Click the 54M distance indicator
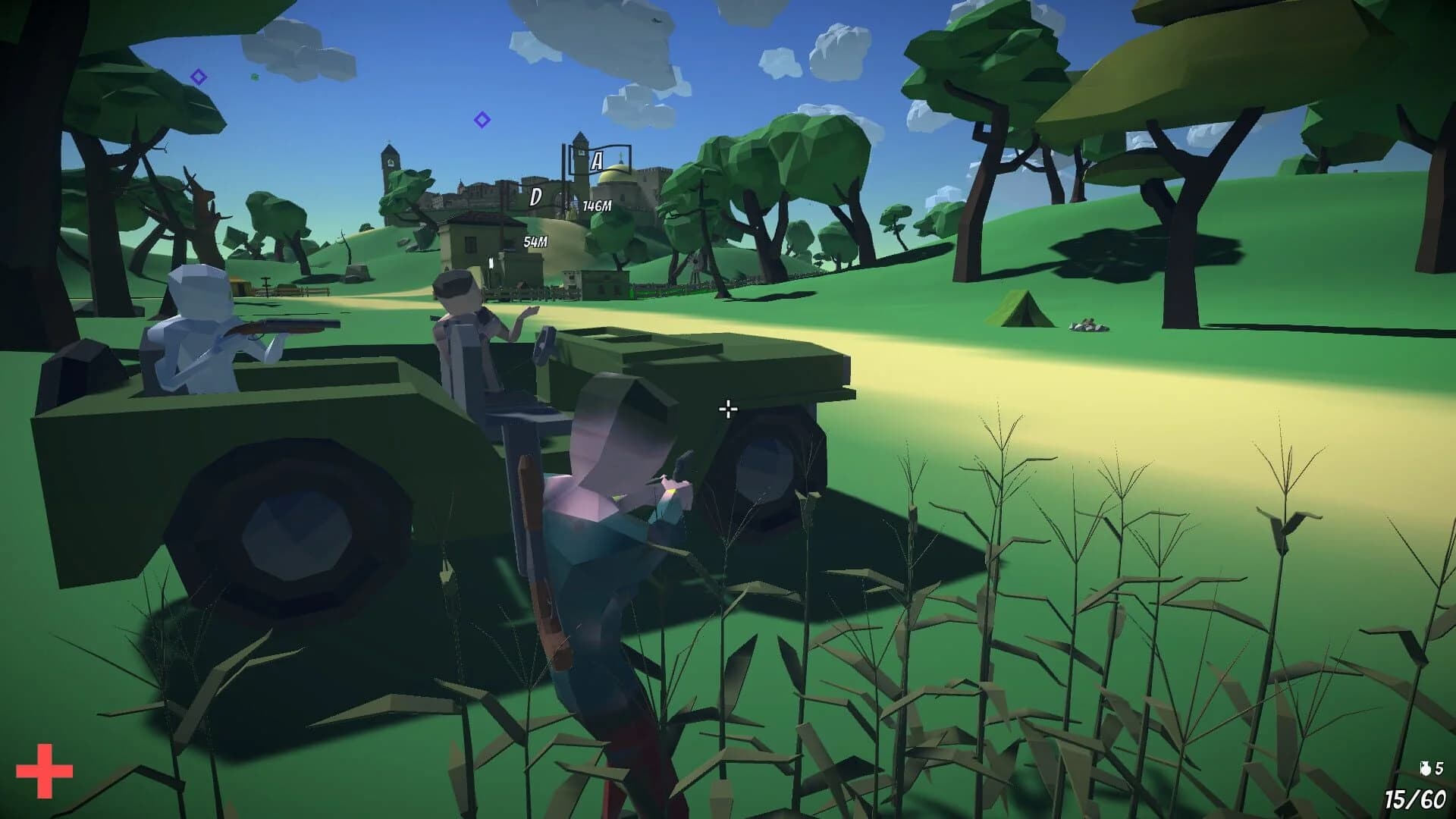 pyautogui.click(x=535, y=241)
